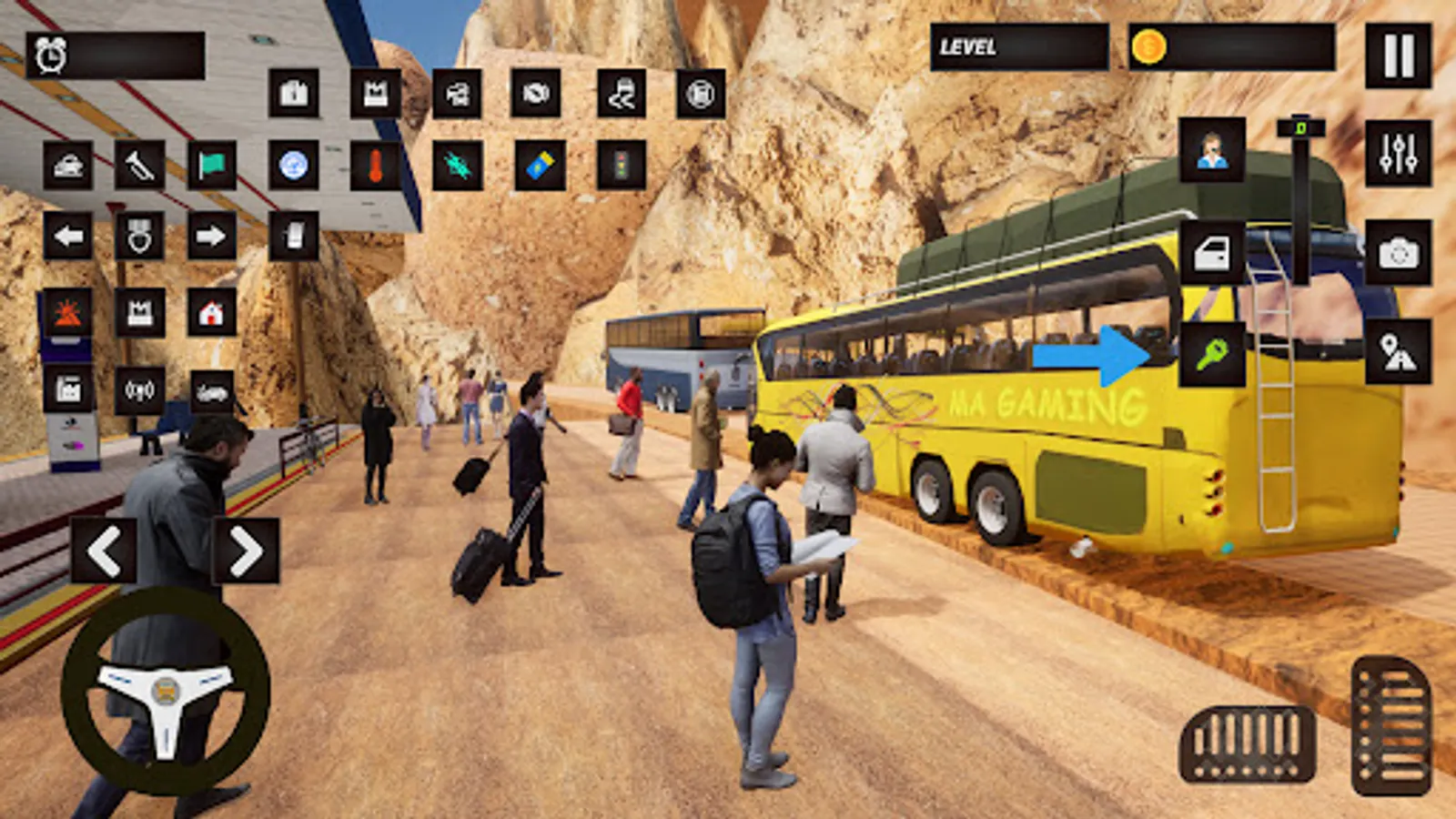Steer left with the left chevron

[x=104, y=551]
